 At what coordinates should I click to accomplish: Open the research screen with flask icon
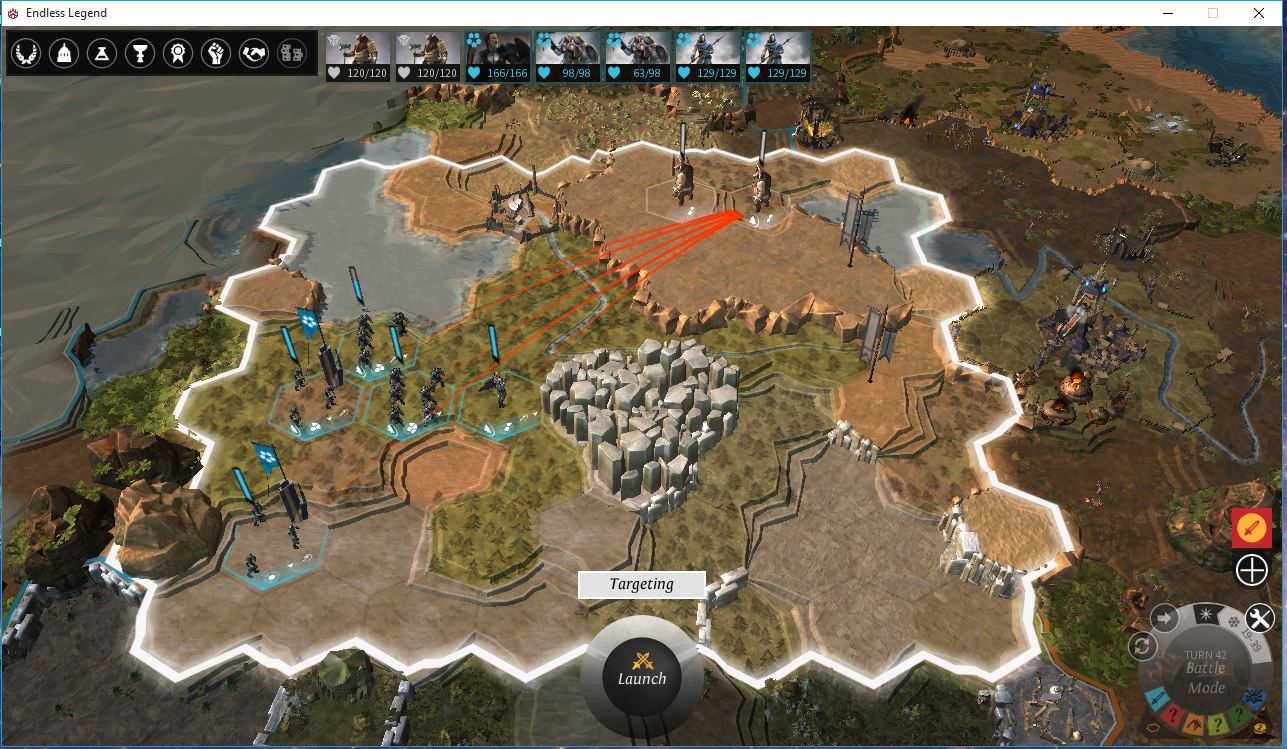[x=103, y=54]
